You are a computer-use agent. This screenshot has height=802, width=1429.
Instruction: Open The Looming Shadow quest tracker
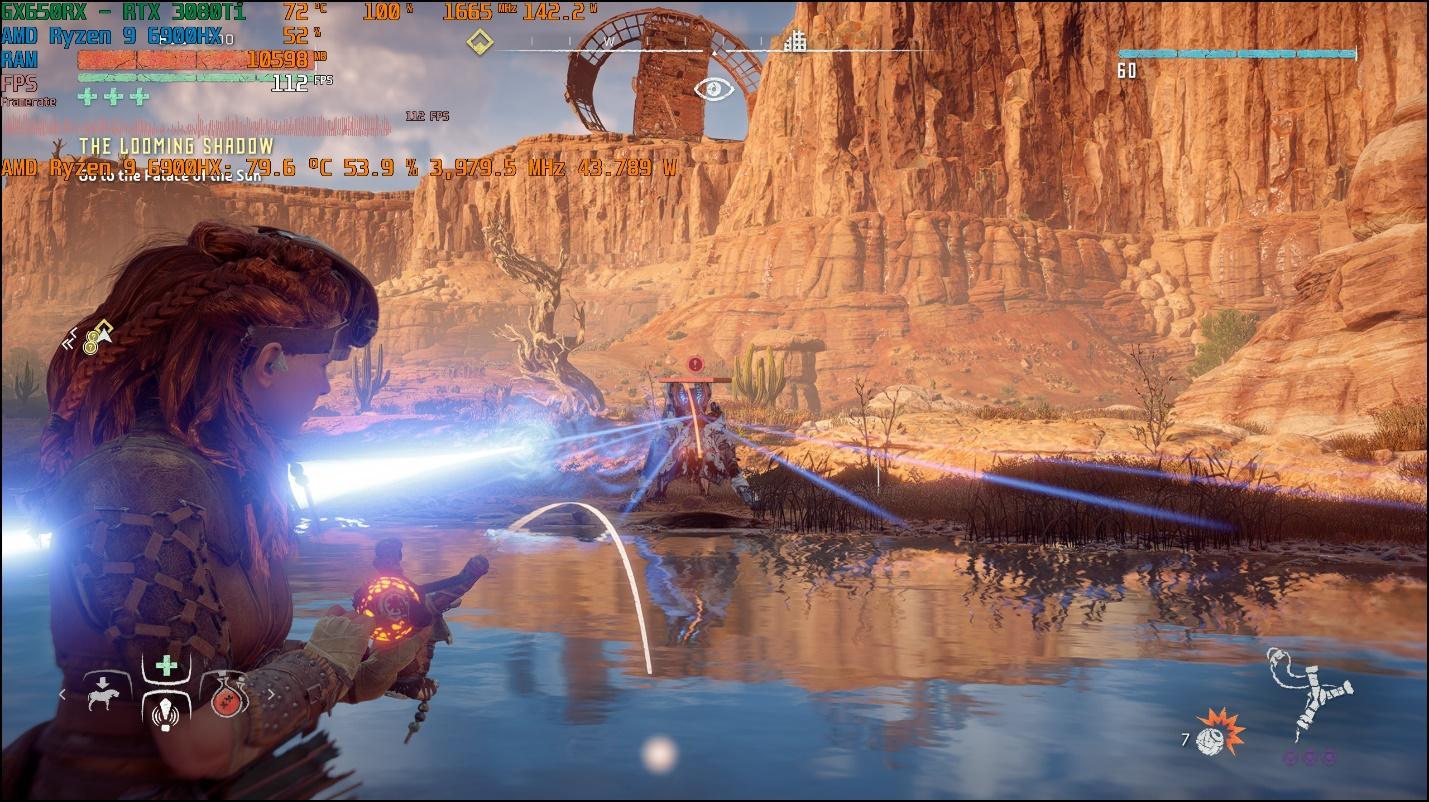tap(176, 147)
